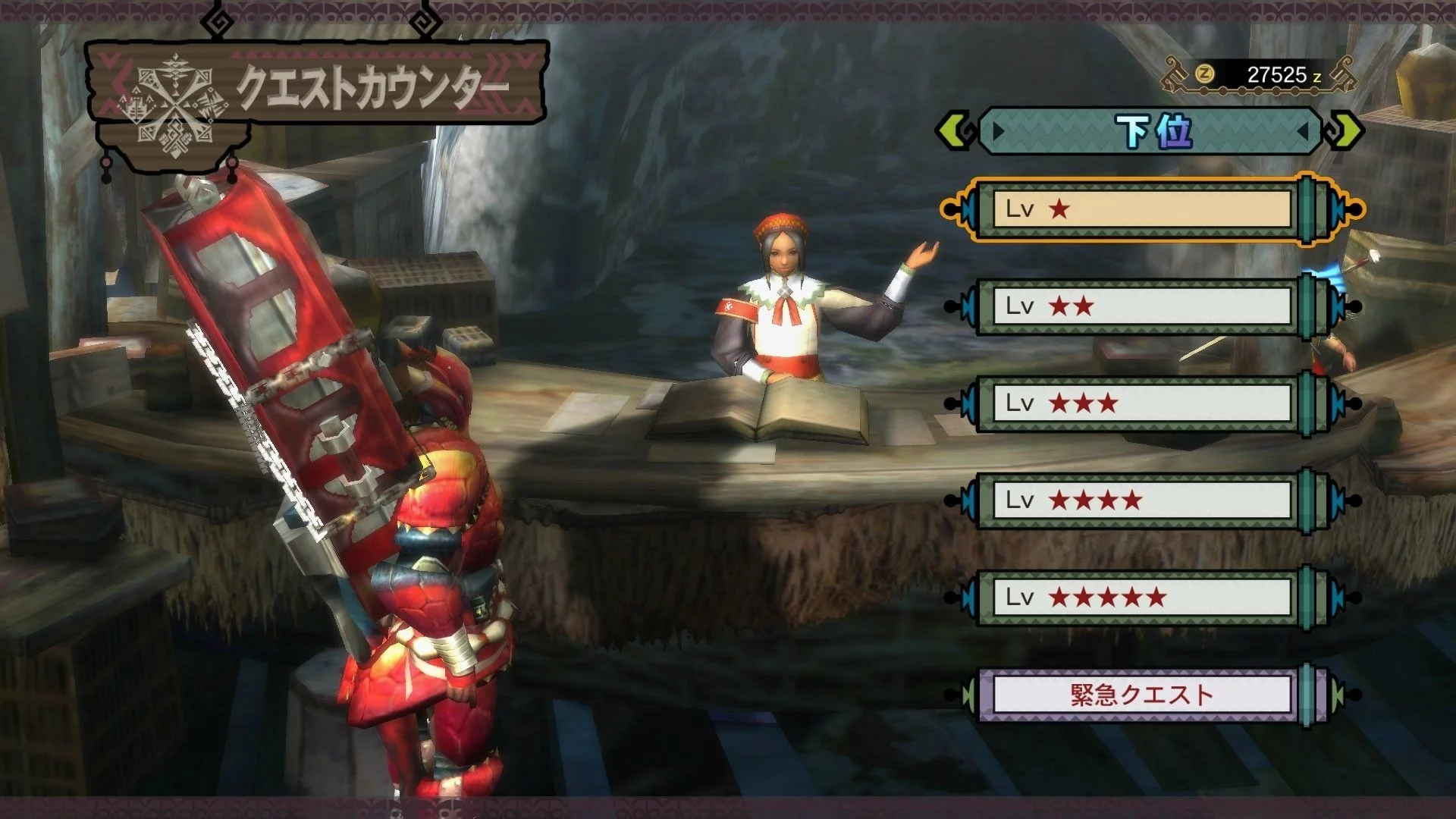Select the 下位 rank header
The image size is (1456, 819).
pyautogui.click(x=1151, y=131)
